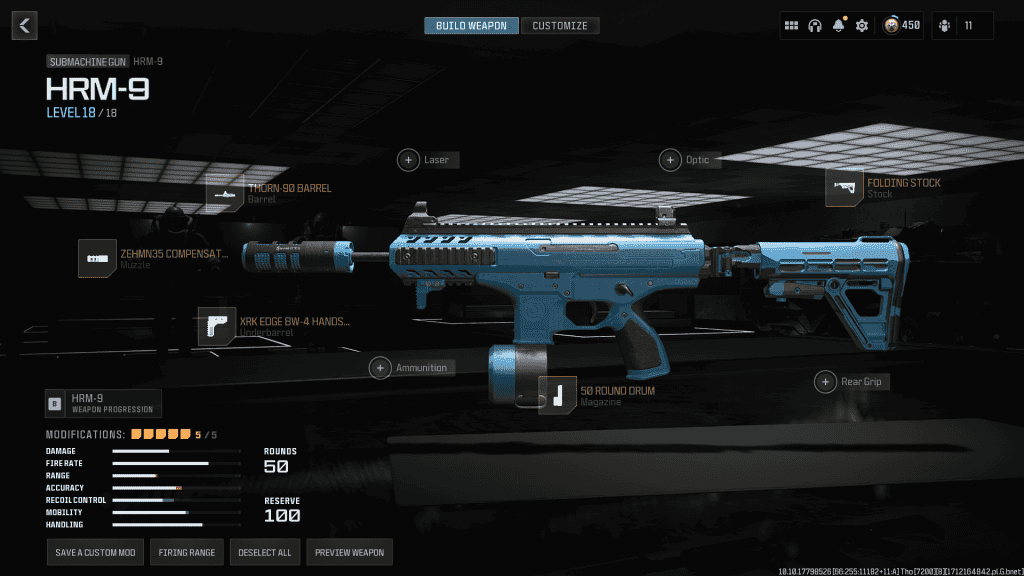Choose the ZEHMN35 Compensator muzzle slot

click(98, 259)
